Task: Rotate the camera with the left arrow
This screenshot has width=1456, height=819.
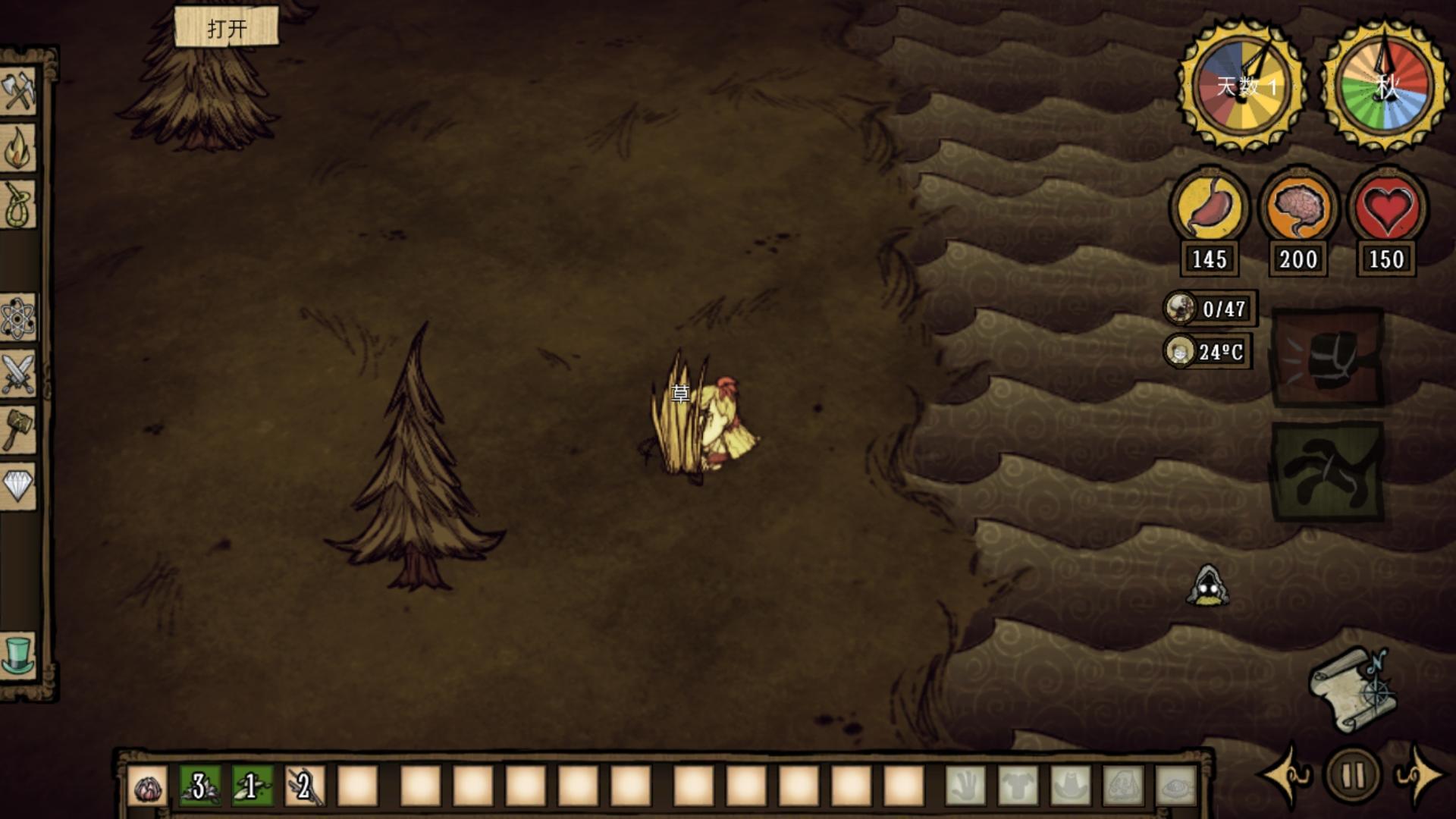Action: pyautogui.click(x=1287, y=775)
